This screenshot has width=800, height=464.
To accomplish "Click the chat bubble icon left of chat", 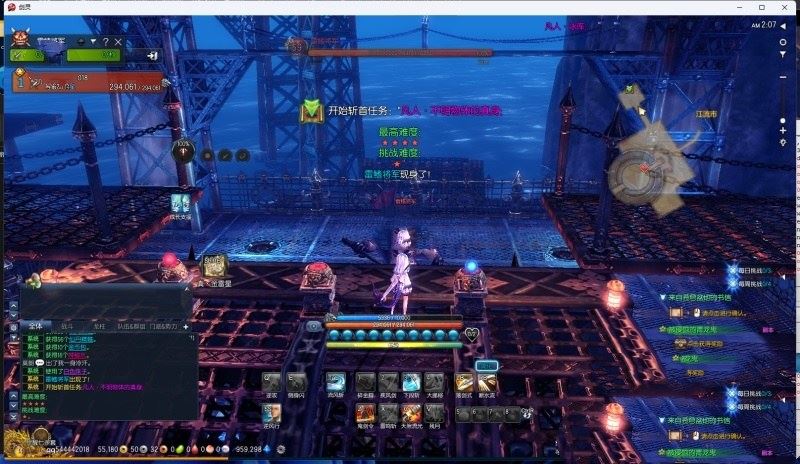I will coord(11,326).
